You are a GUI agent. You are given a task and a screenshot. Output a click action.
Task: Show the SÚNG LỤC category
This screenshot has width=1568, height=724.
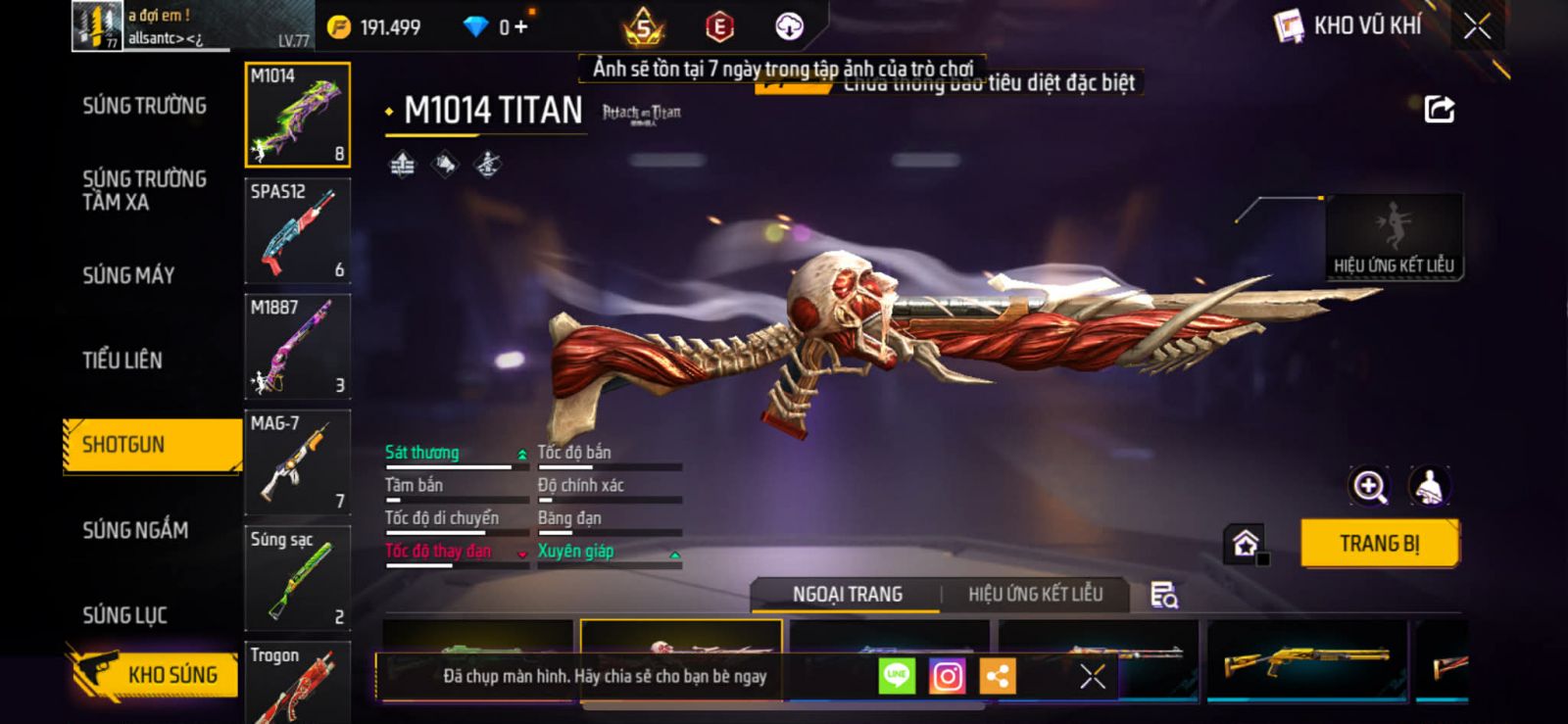tap(124, 615)
